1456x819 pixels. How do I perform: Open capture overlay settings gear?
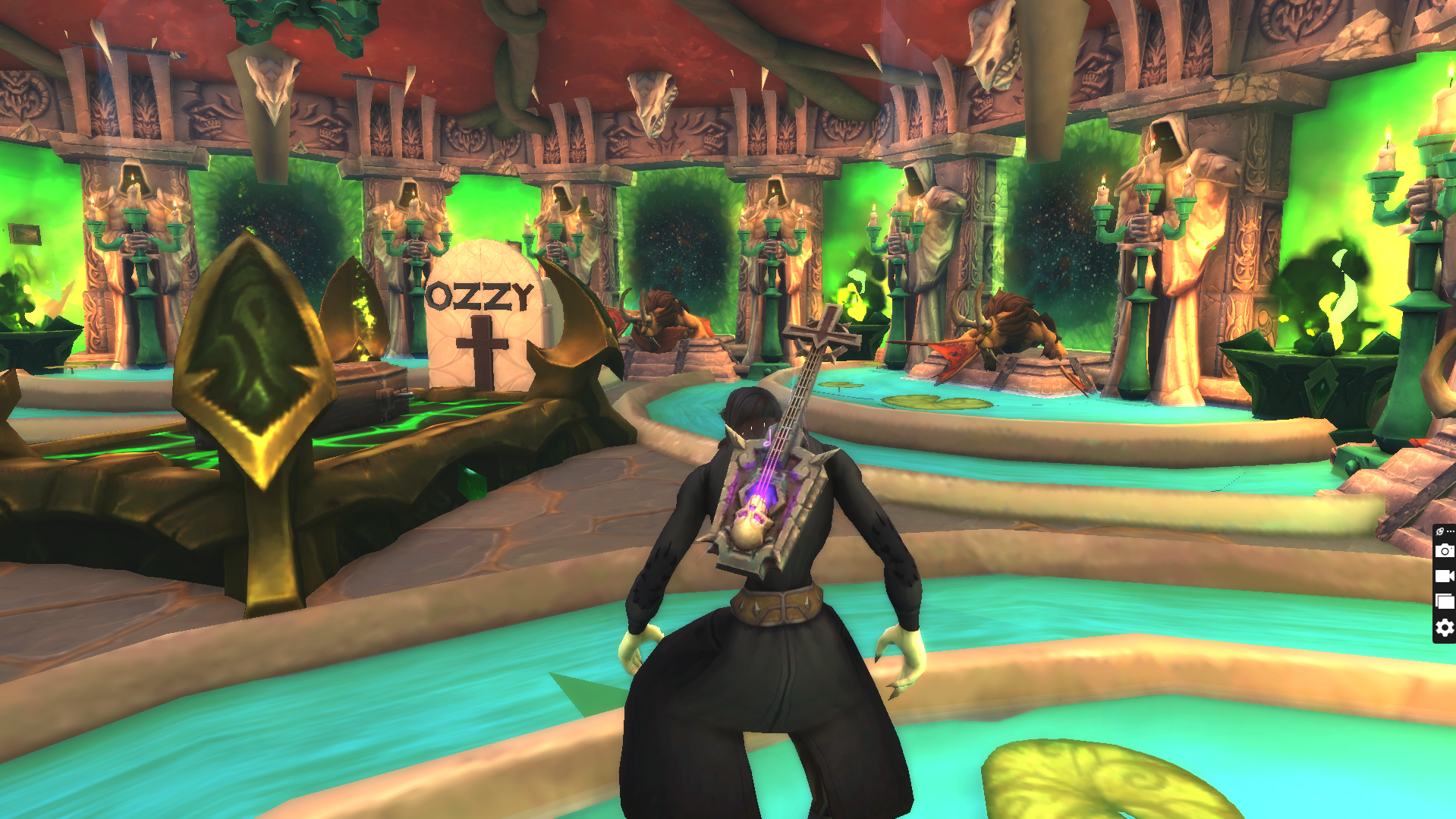[1445, 628]
